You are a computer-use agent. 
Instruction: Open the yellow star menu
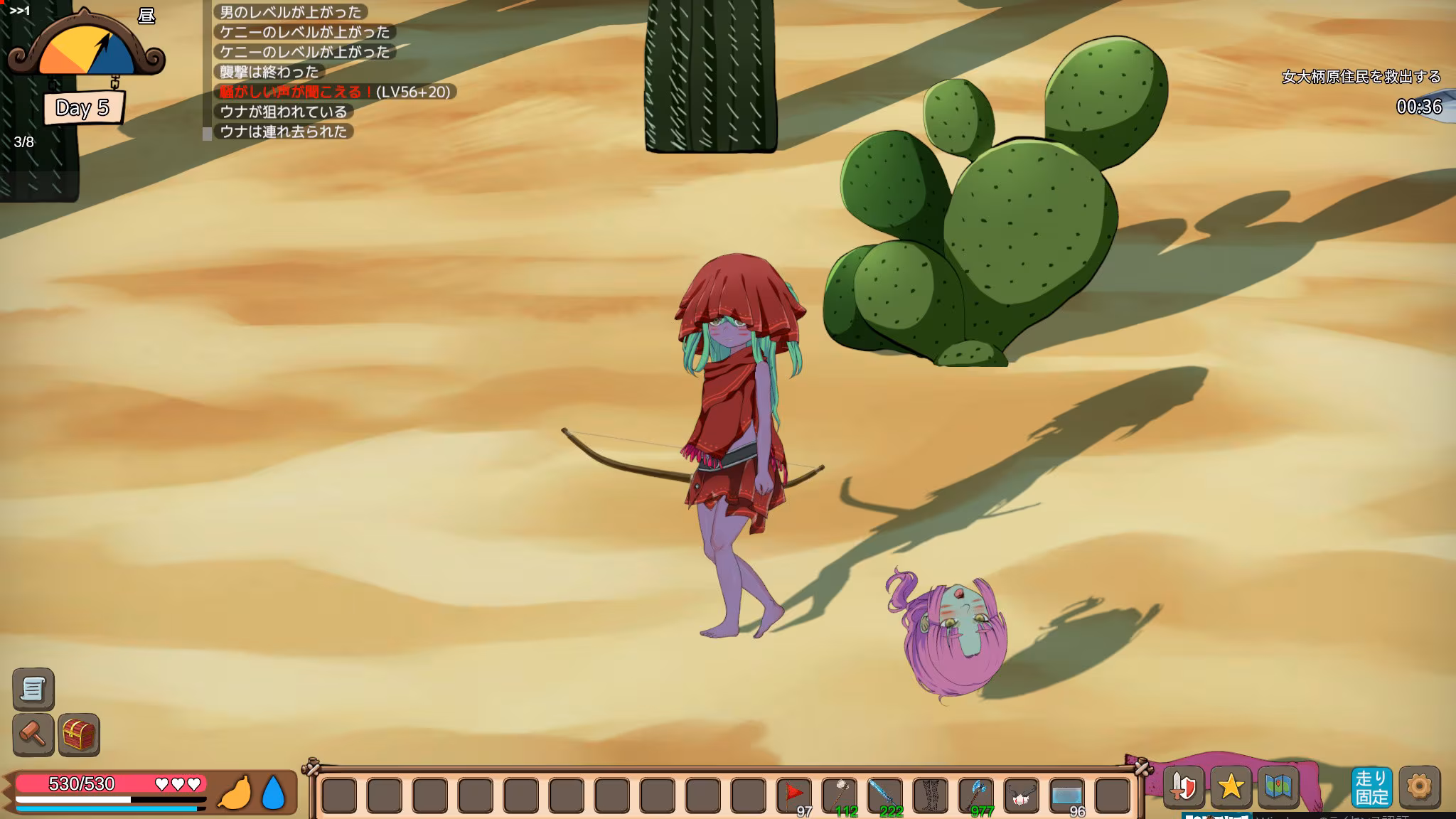[1231, 787]
